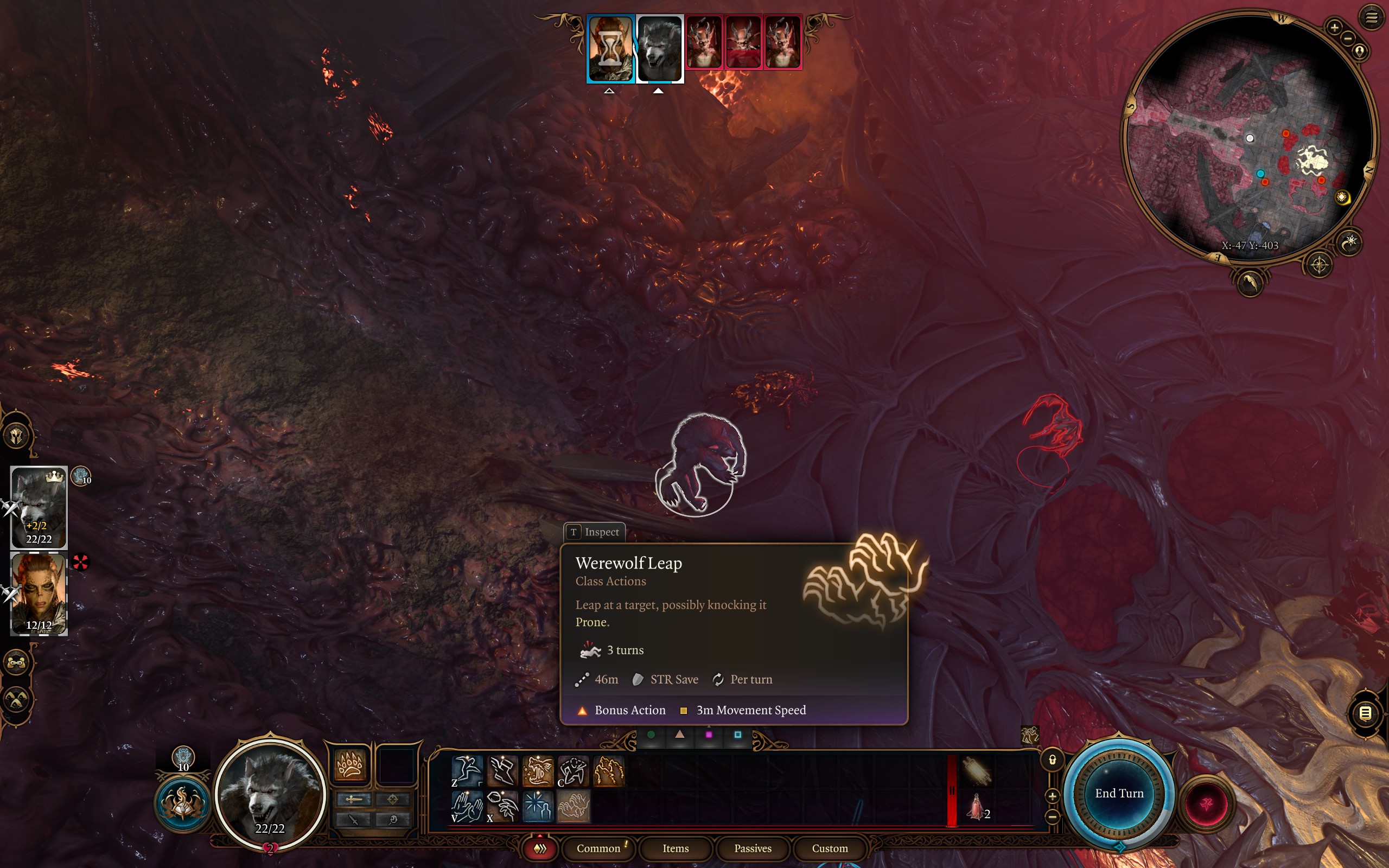Select the Custom hotbar tab

(x=830, y=848)
